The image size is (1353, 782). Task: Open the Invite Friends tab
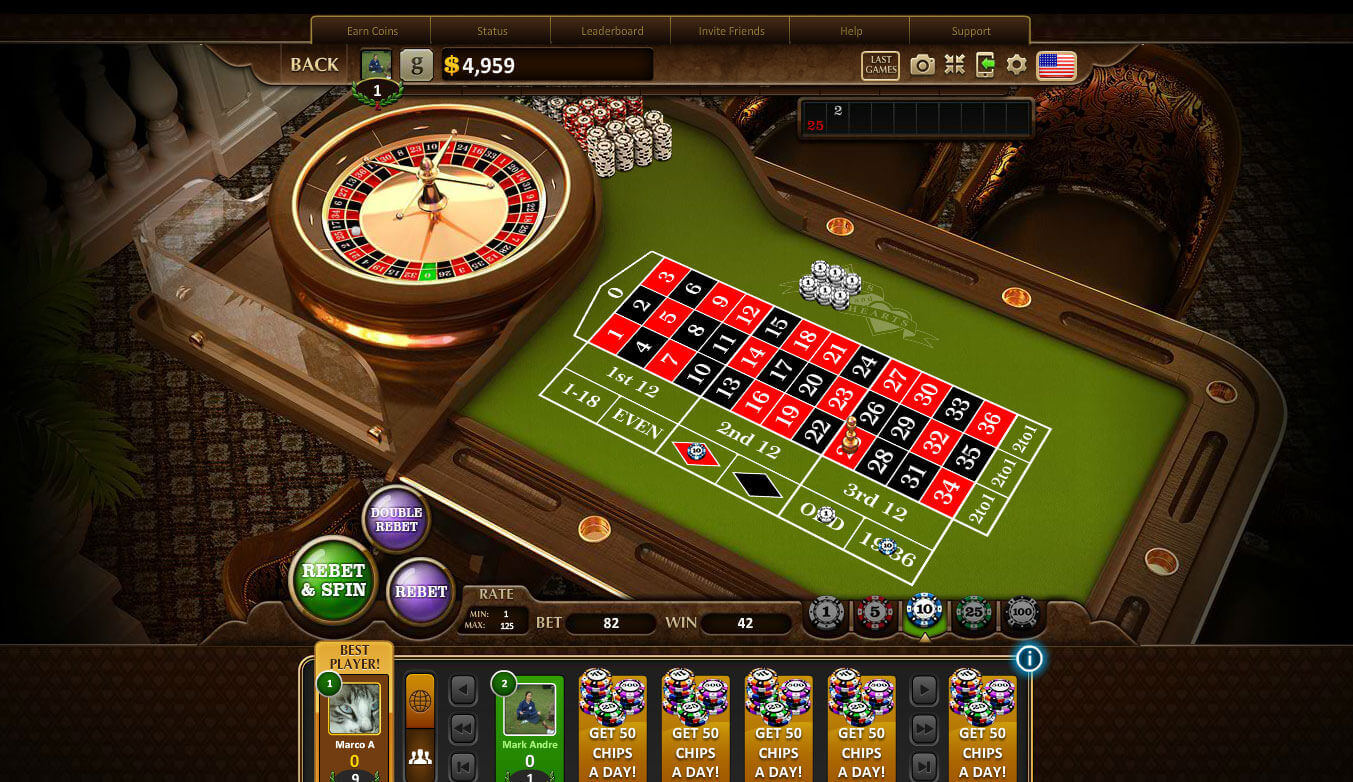(x=731, y=31)
